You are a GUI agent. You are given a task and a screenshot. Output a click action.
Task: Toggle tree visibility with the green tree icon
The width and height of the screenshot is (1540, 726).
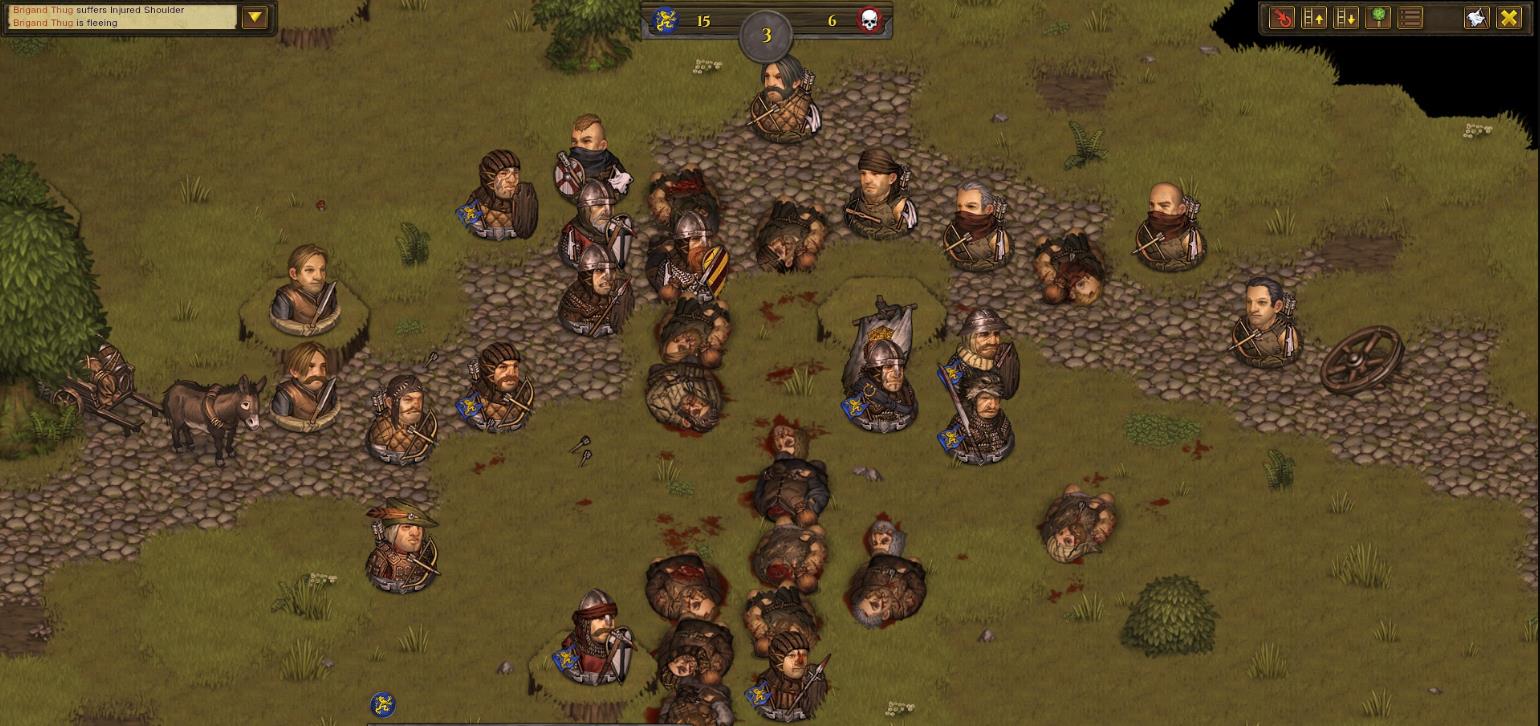click(x=1378, y=18)
